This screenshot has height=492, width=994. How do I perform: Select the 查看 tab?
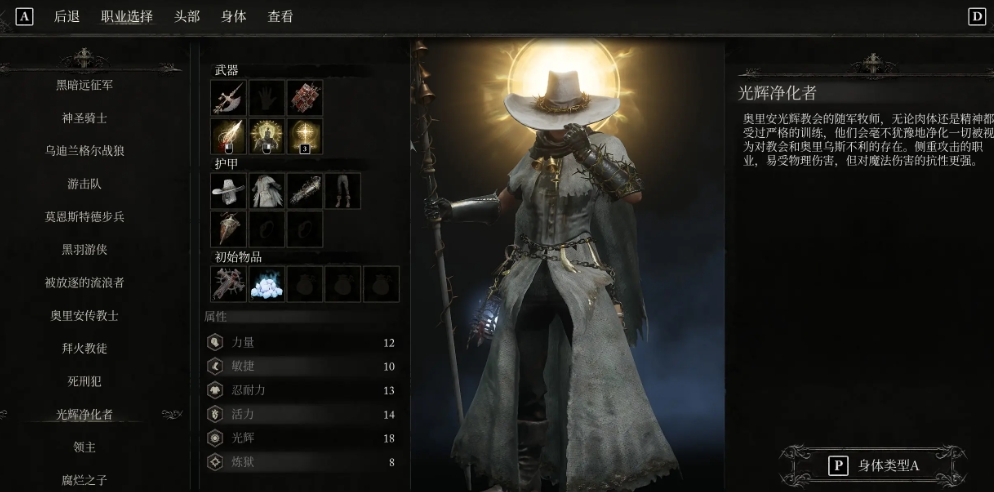(281, 16)
